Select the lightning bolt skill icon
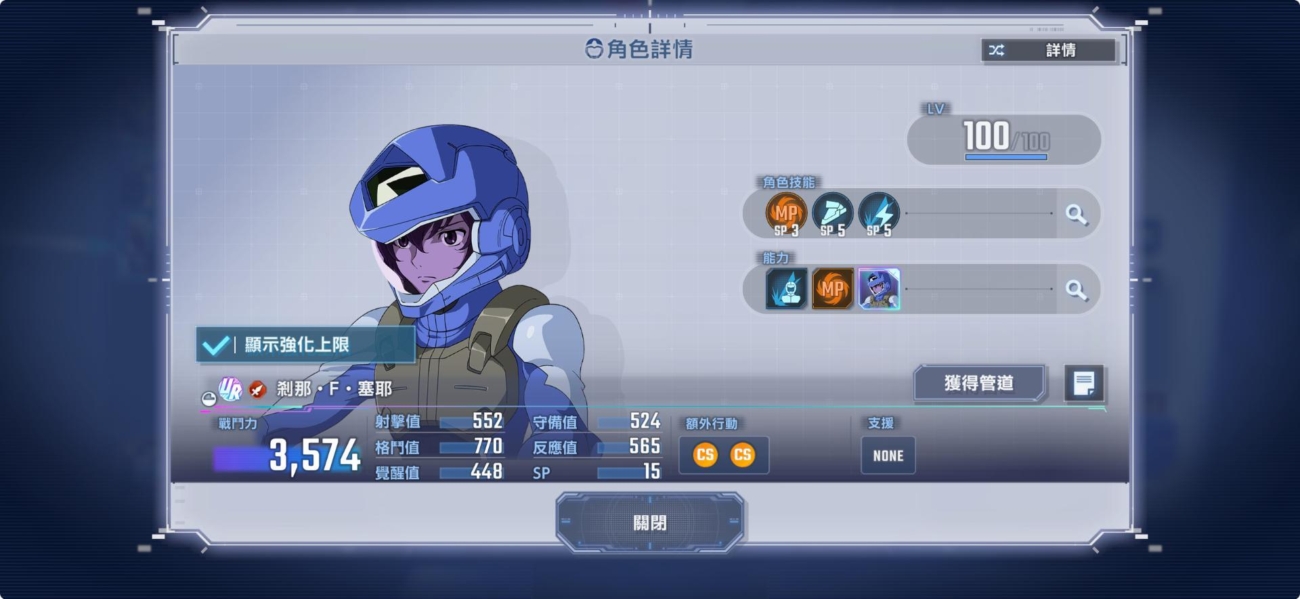Screen dimensions: 1300x599 [x=878, y=213]
